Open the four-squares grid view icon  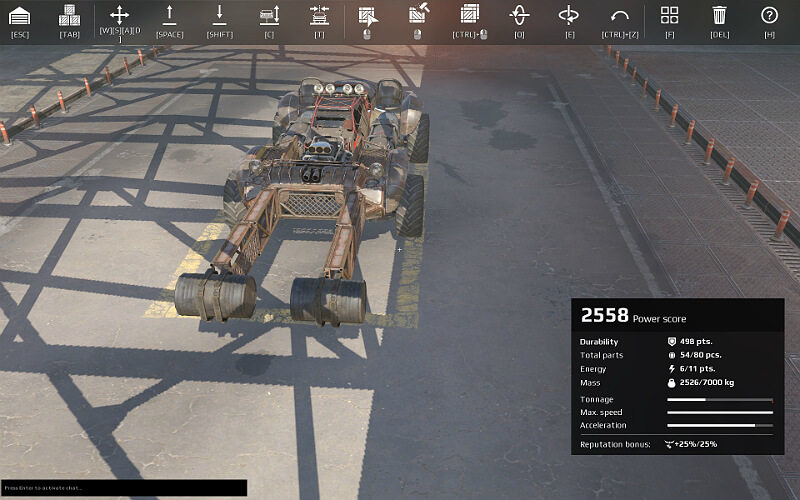click(669, 15)
